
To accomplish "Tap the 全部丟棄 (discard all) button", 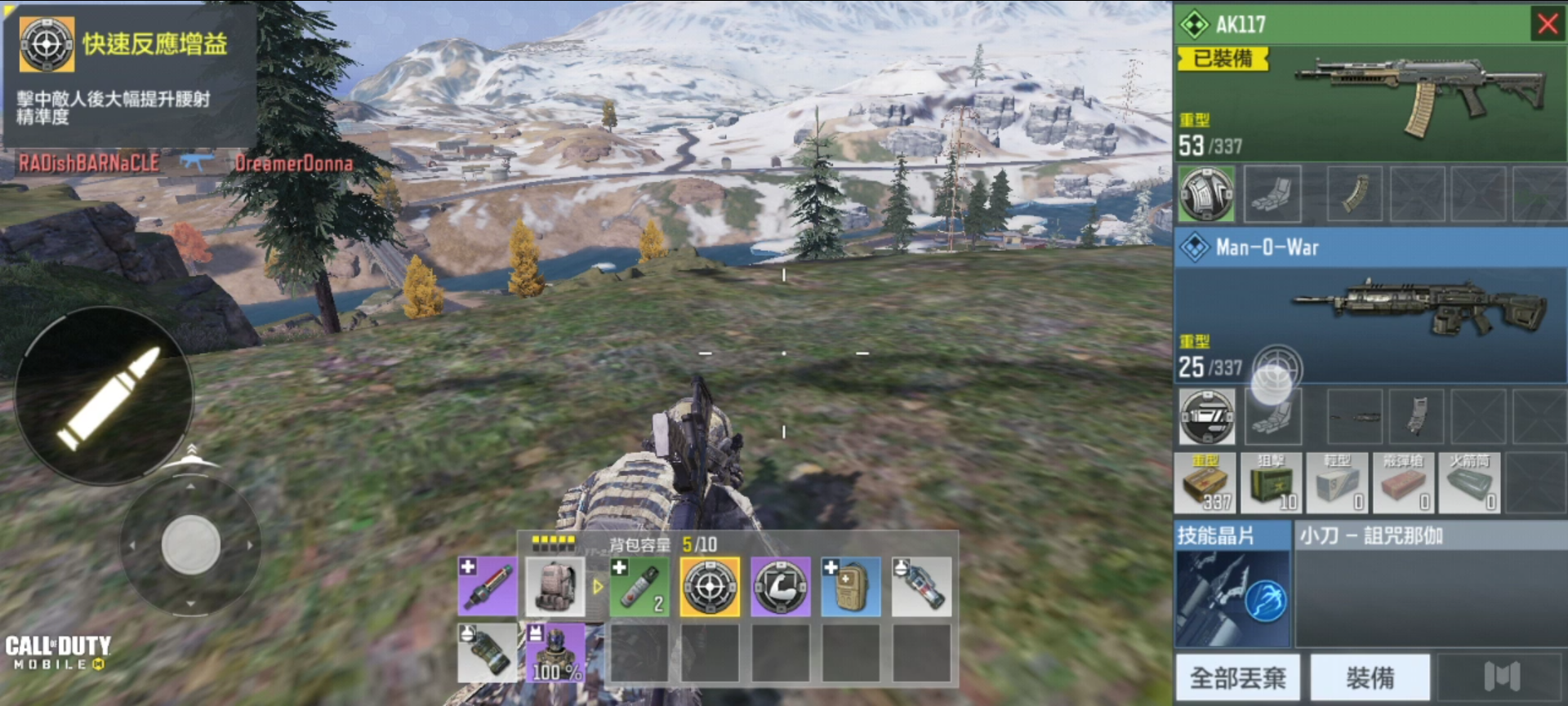I will coord(1237,677).
